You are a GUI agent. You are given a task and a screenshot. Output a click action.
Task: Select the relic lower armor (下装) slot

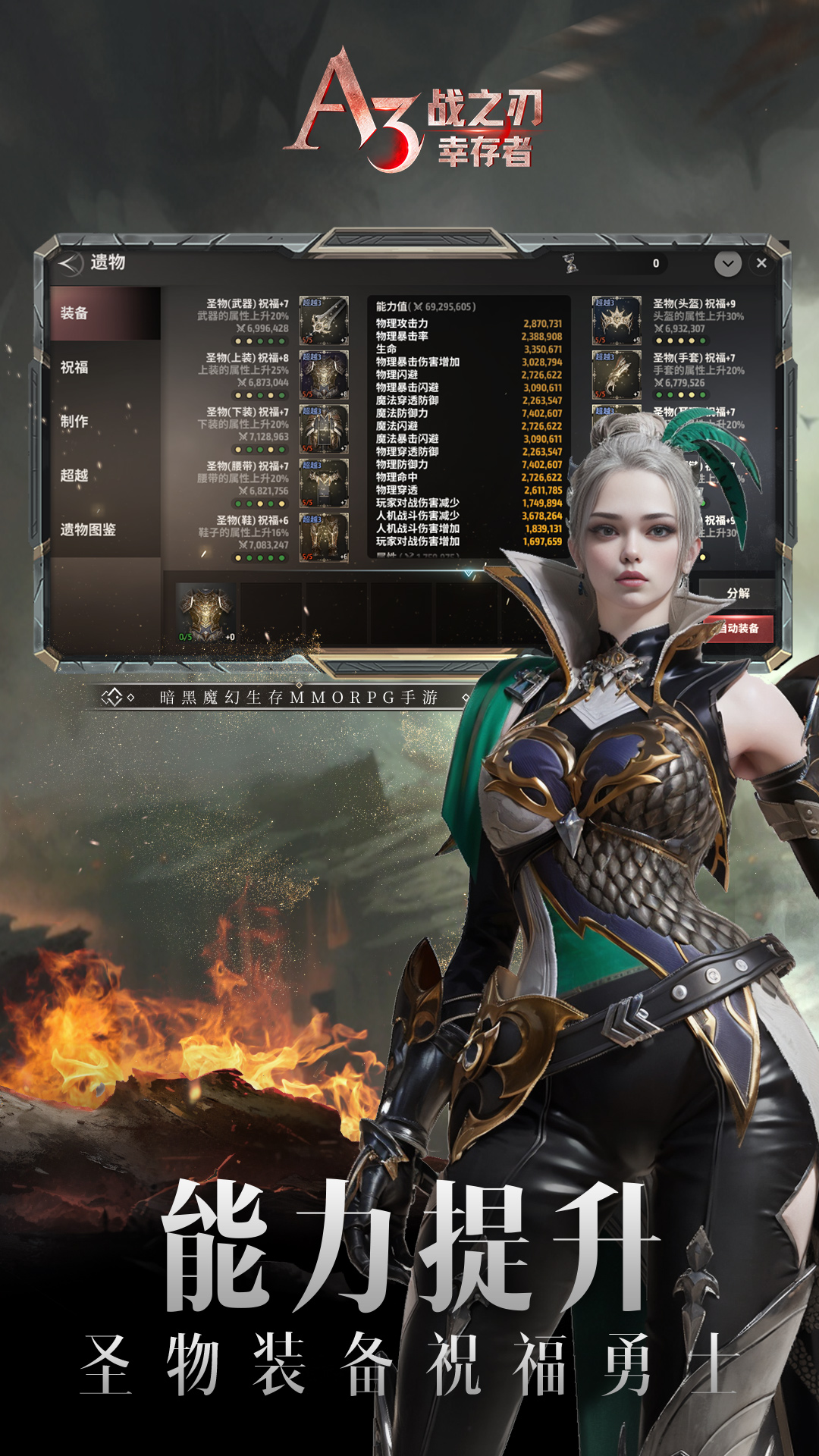pos(324,428)
